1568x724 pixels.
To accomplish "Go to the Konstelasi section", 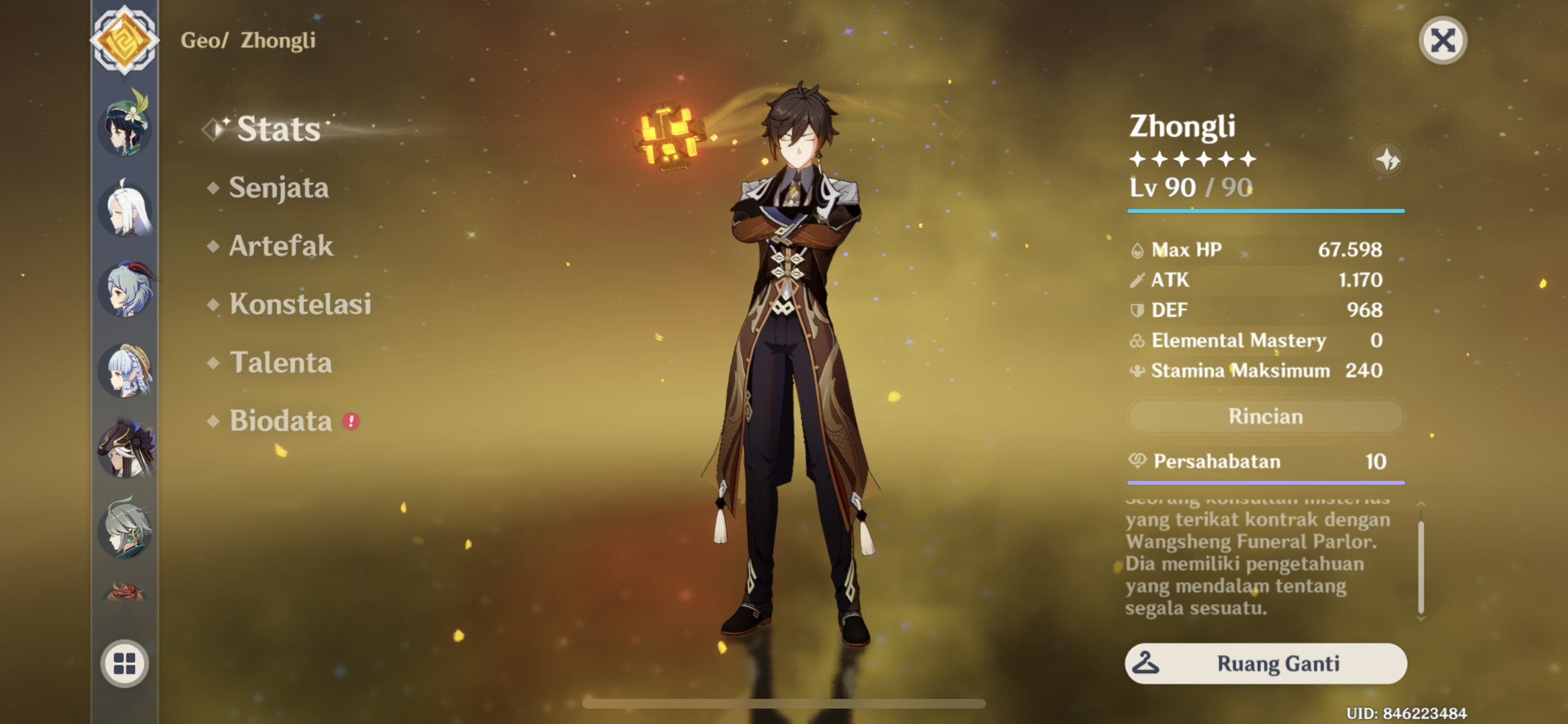I will tap(300, 305).
